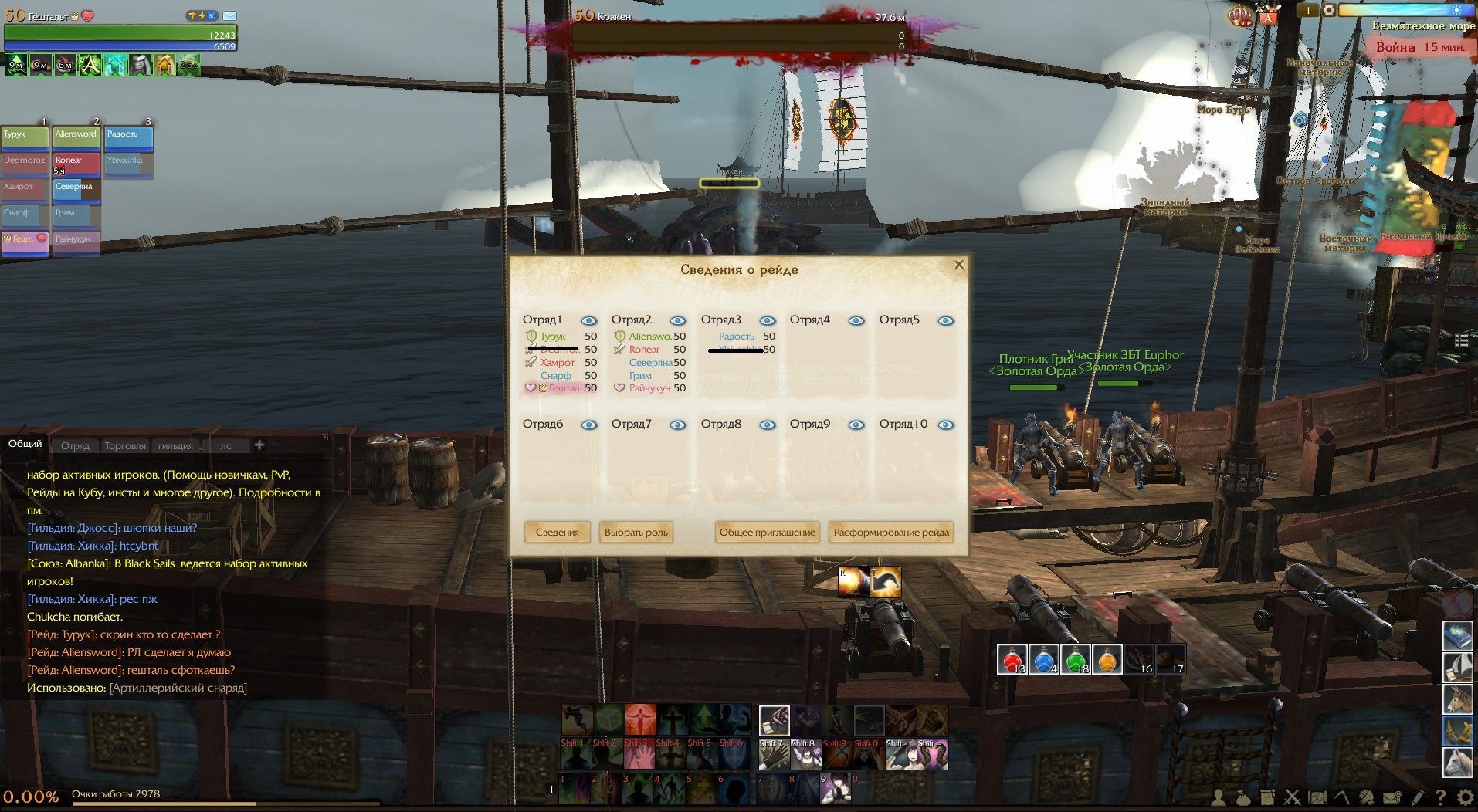Open the mail envelope icon
The width and height of the screenshot is (1478, 812).
[x=229, y=15]
